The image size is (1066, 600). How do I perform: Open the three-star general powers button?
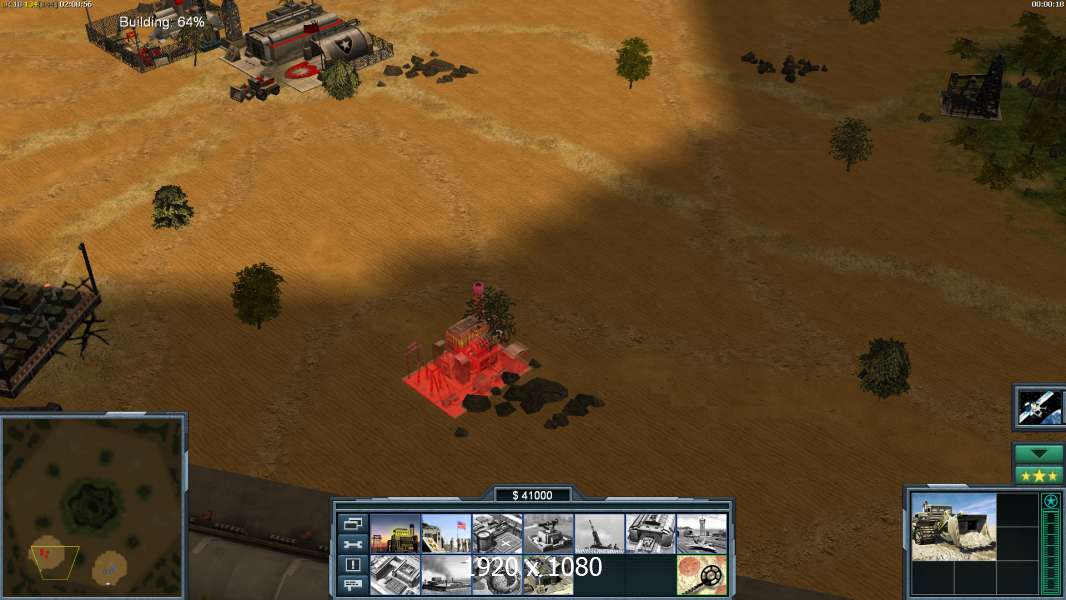click(1038, 475)
